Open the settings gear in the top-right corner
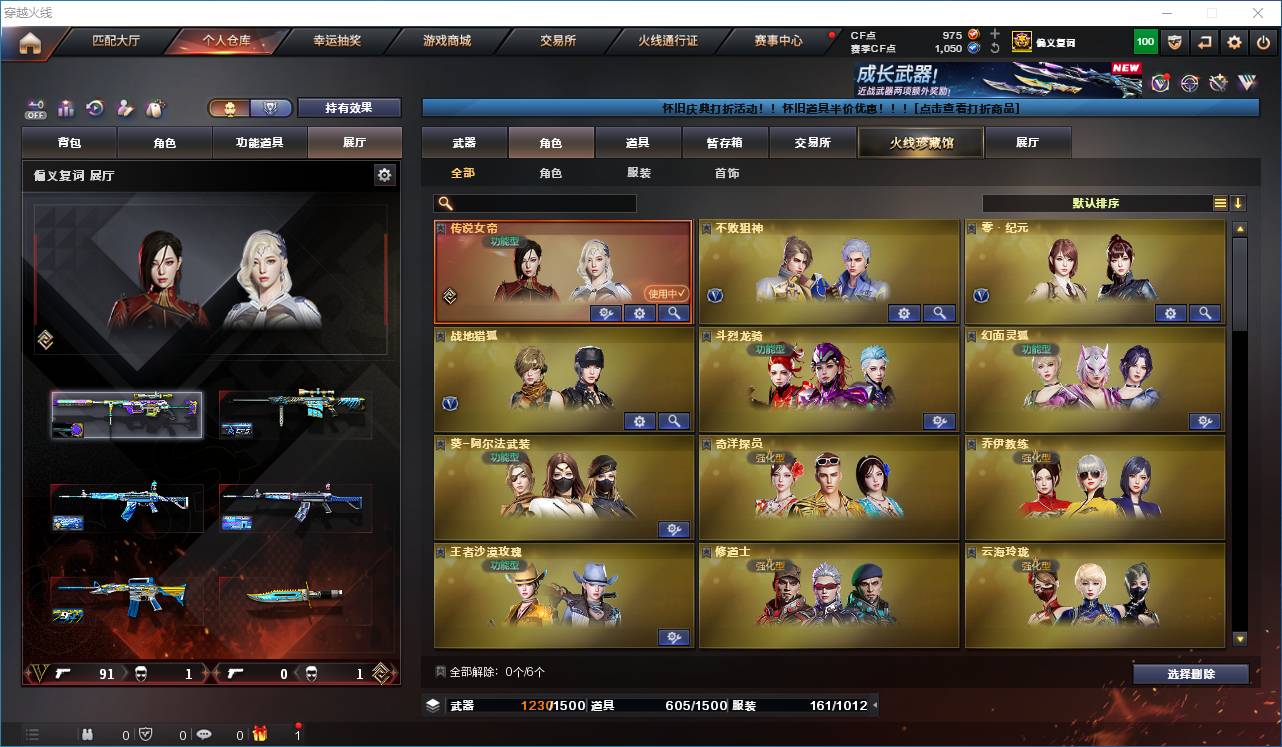Screen dimensions: 1282x747 1233,42
